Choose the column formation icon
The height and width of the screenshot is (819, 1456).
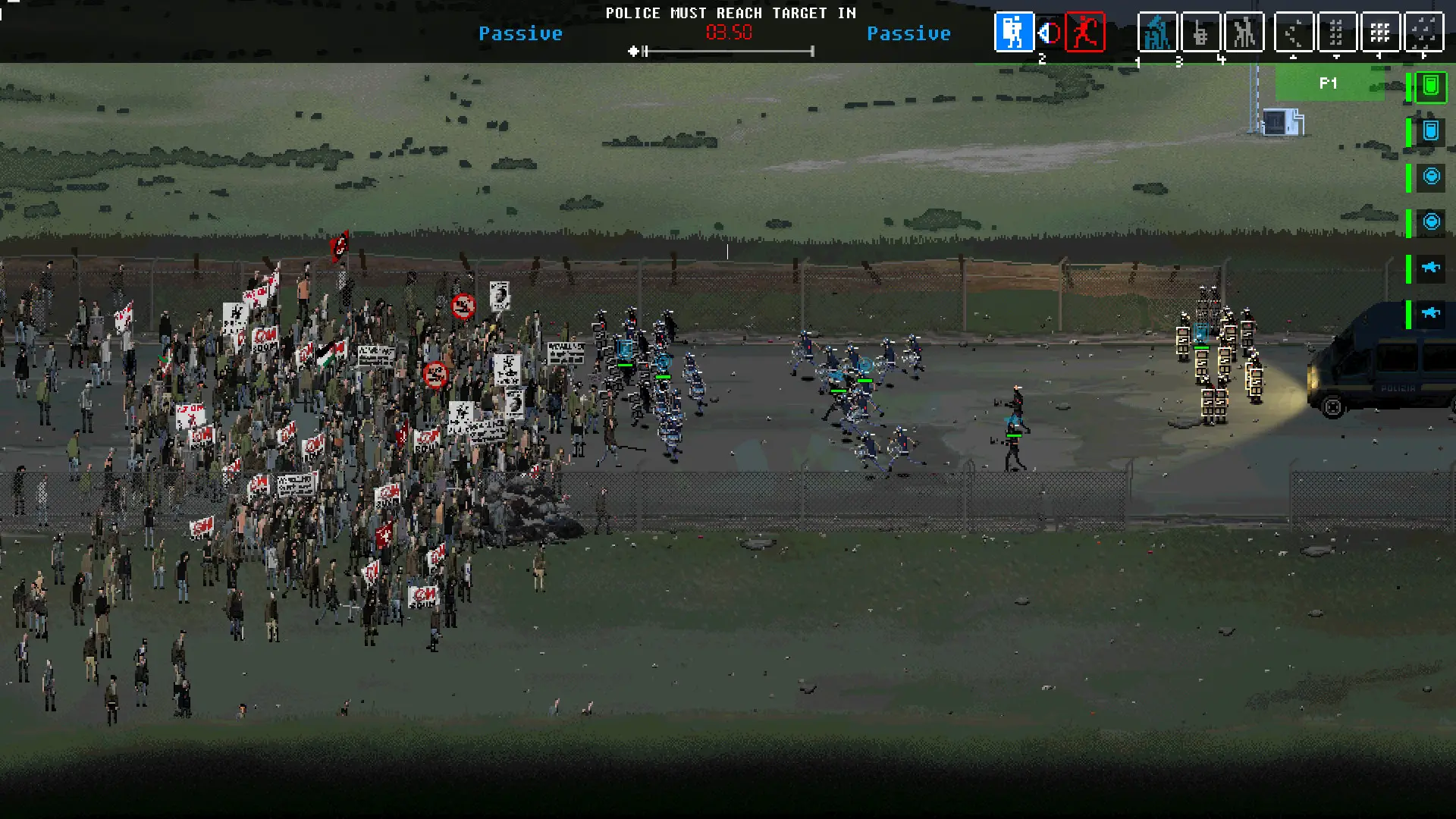(x=1338, y=33)
